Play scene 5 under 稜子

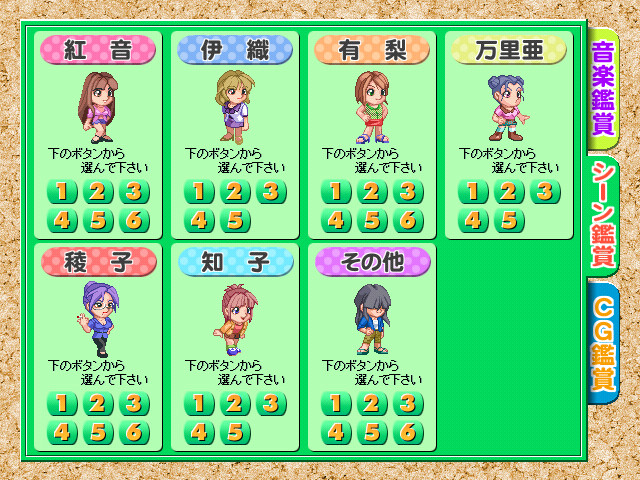pos(98,432)
